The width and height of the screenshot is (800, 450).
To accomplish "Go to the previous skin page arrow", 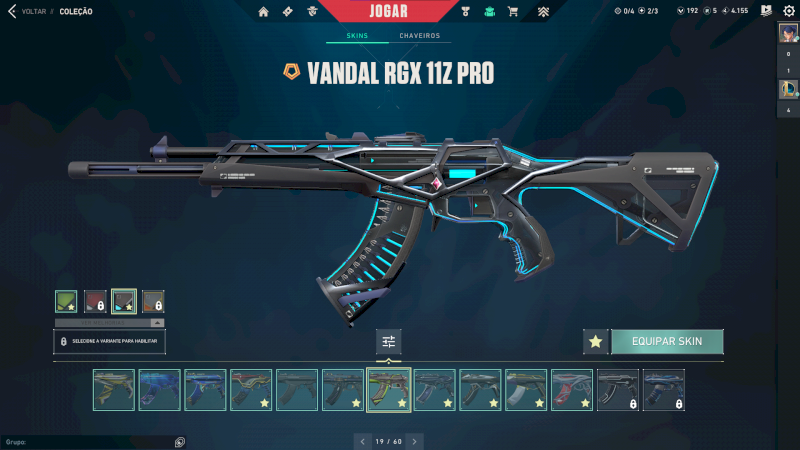I will click(x=361, y=440).
